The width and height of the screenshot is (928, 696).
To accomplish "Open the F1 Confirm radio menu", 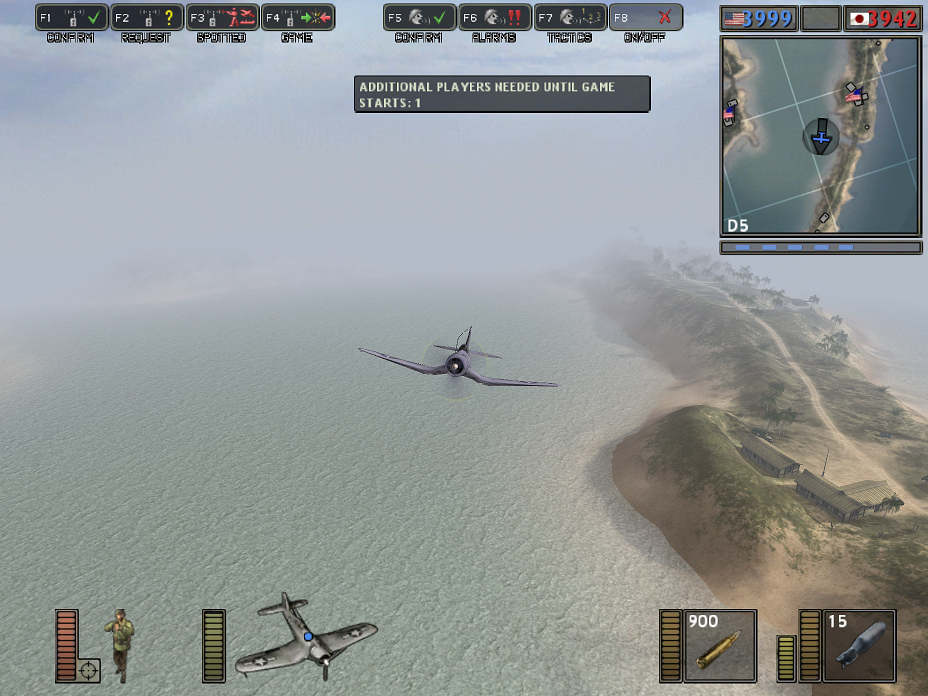I will click(72, 18).
